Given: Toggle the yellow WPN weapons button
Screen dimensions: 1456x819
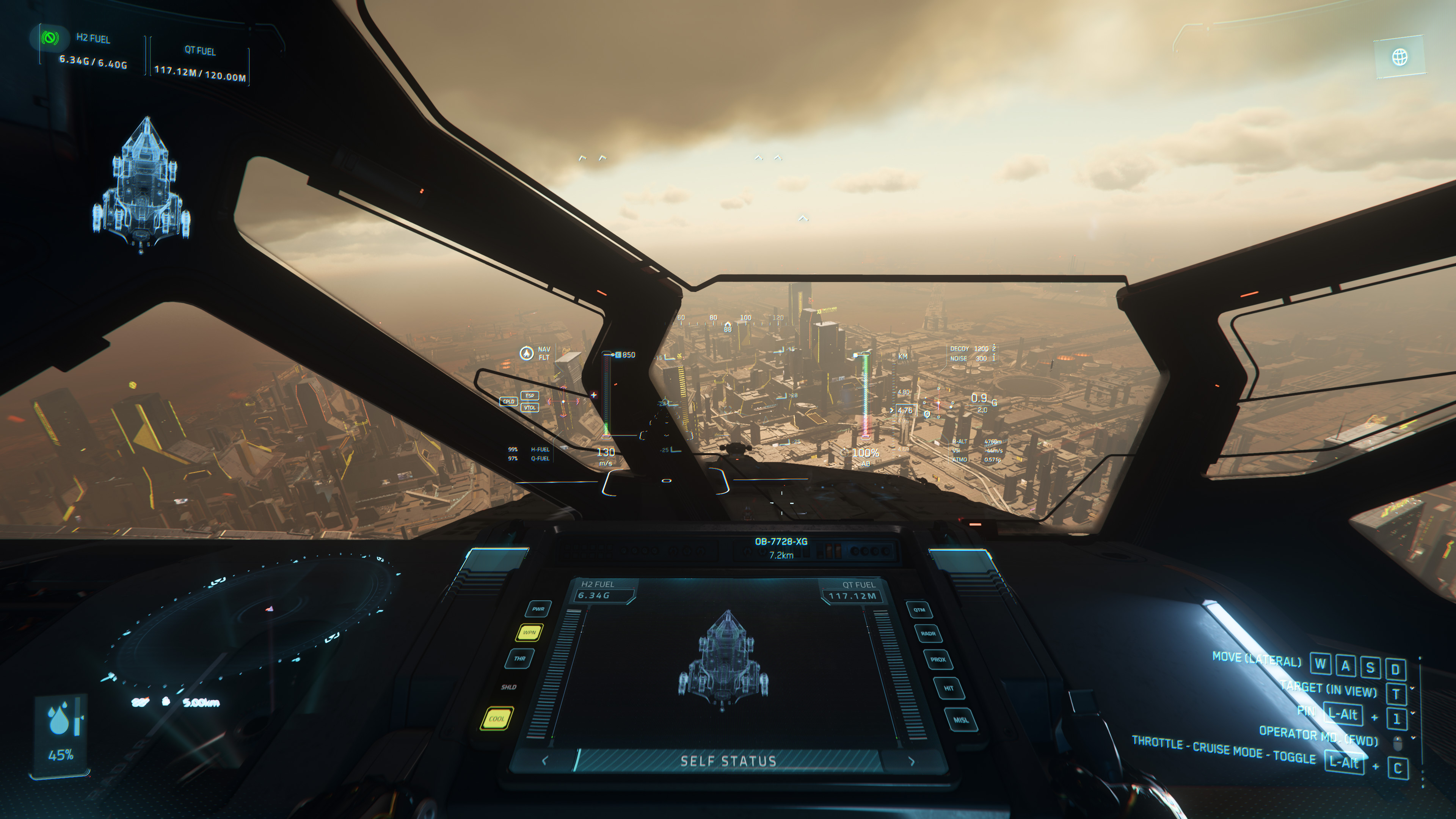Looking at the screenshot, I should (529, 632).
